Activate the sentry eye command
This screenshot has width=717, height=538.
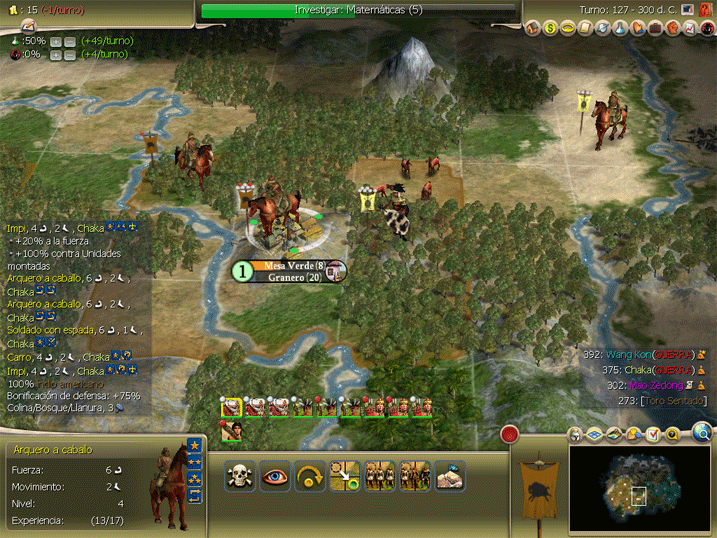tap(275, 476)
